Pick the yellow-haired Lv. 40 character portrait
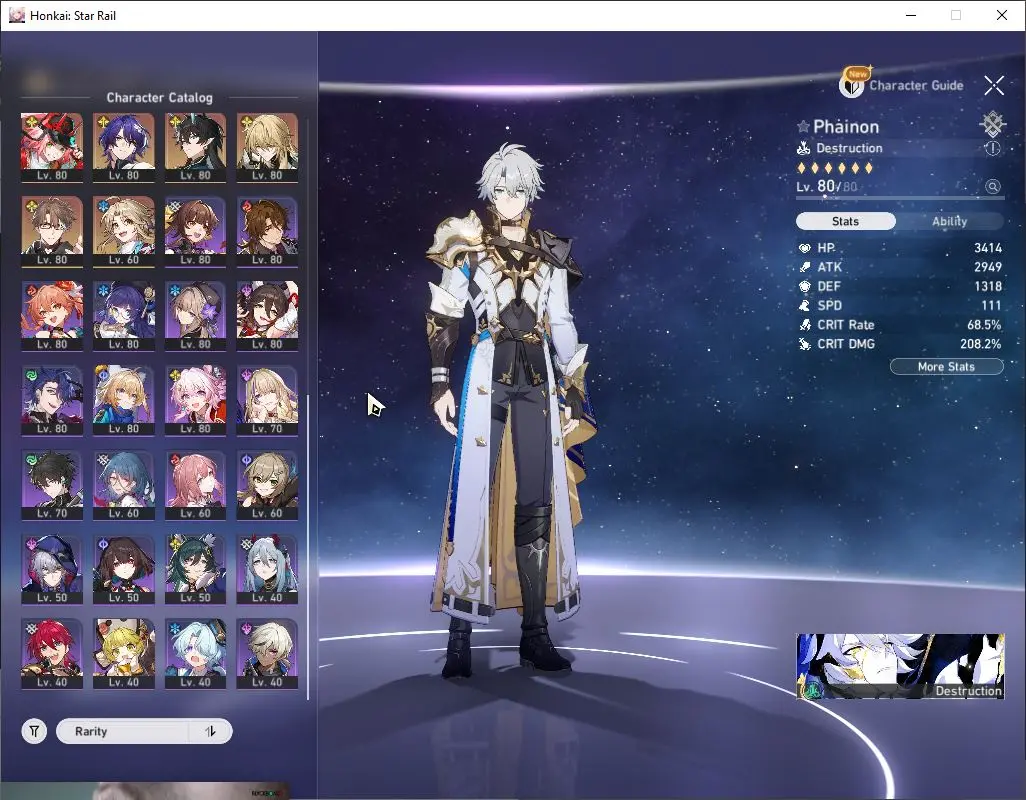The height and width of the screenshot is (800, 1026). [123, 651]
